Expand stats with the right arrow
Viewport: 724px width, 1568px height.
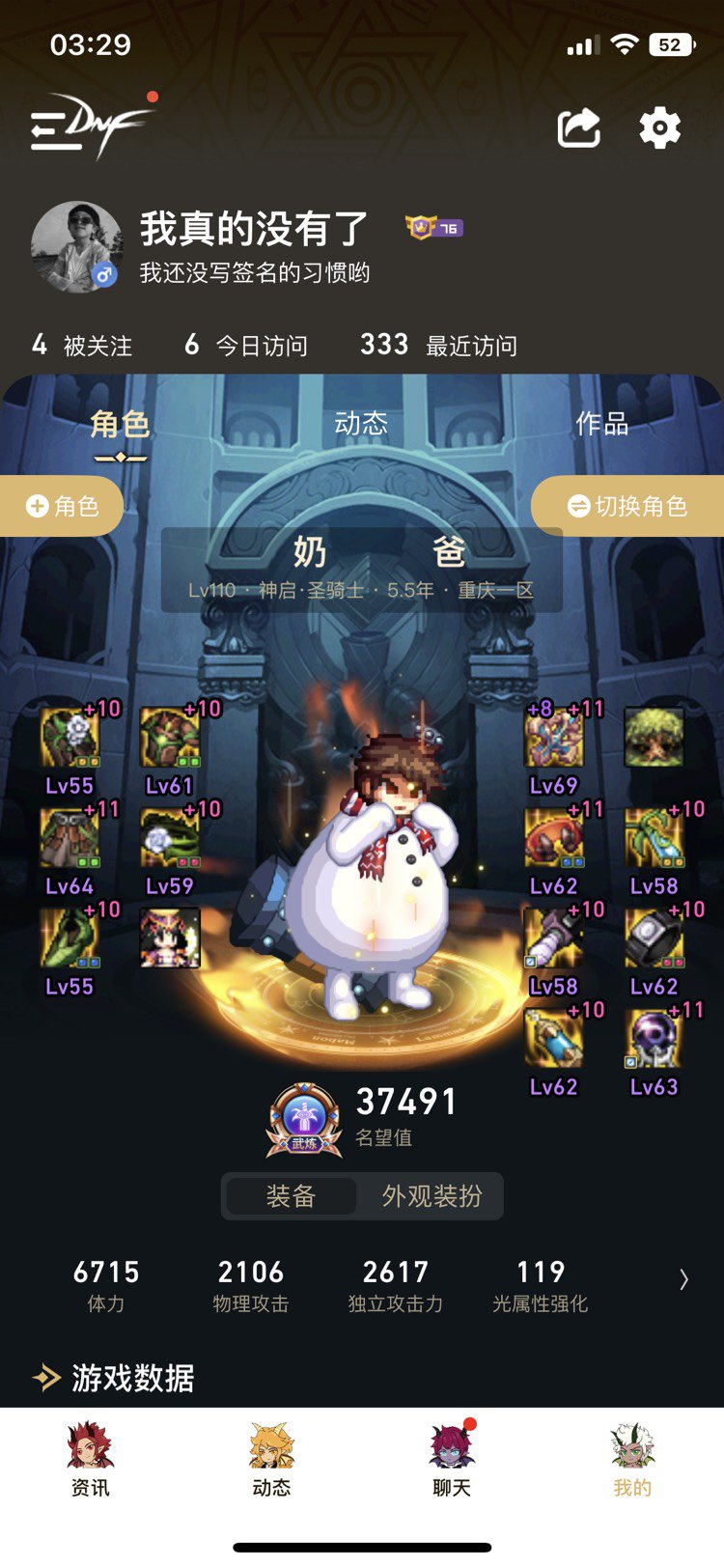click(x=683, y=1280)
